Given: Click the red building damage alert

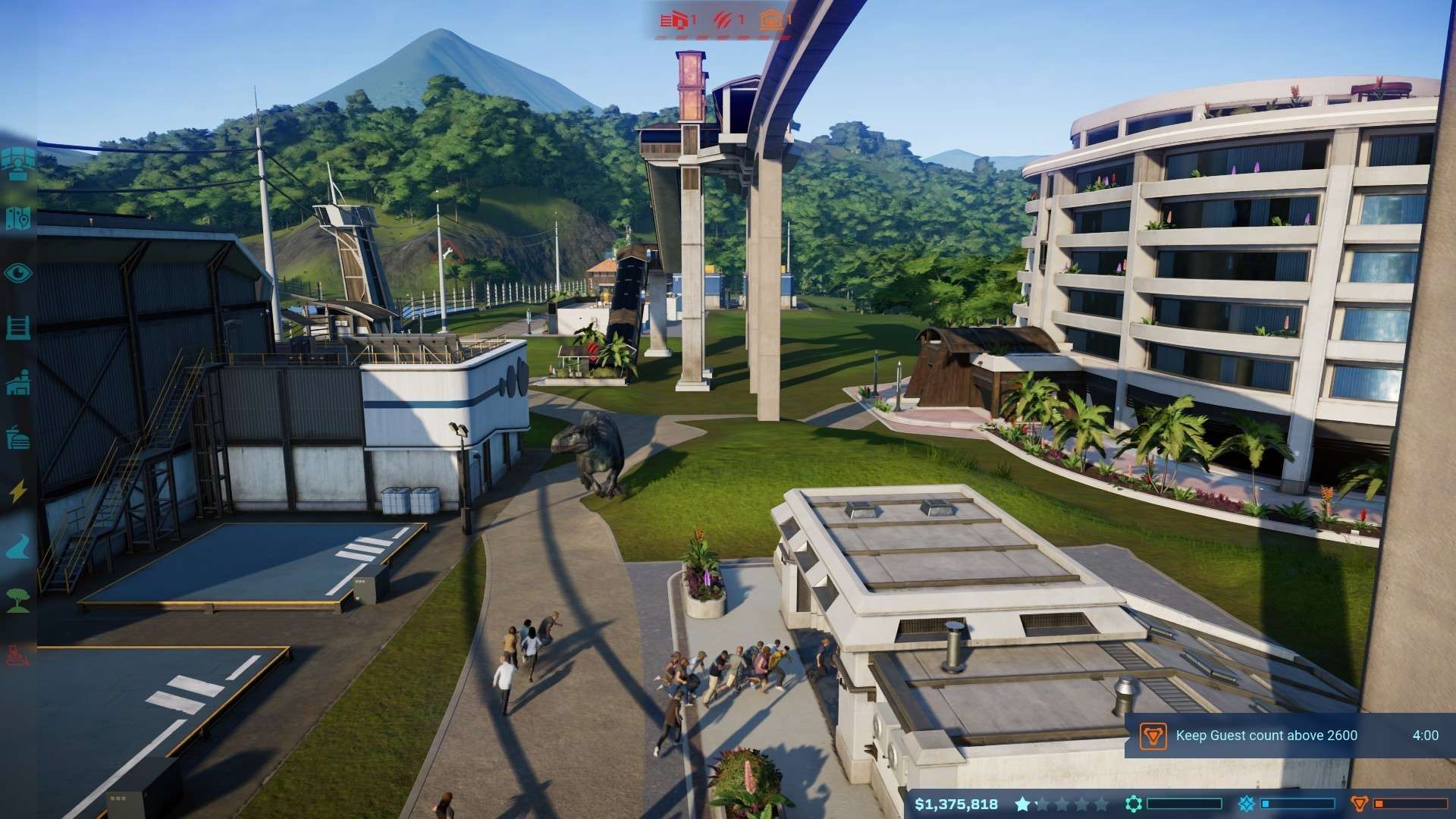Looking at the screenshot, I should pos(678,20).
